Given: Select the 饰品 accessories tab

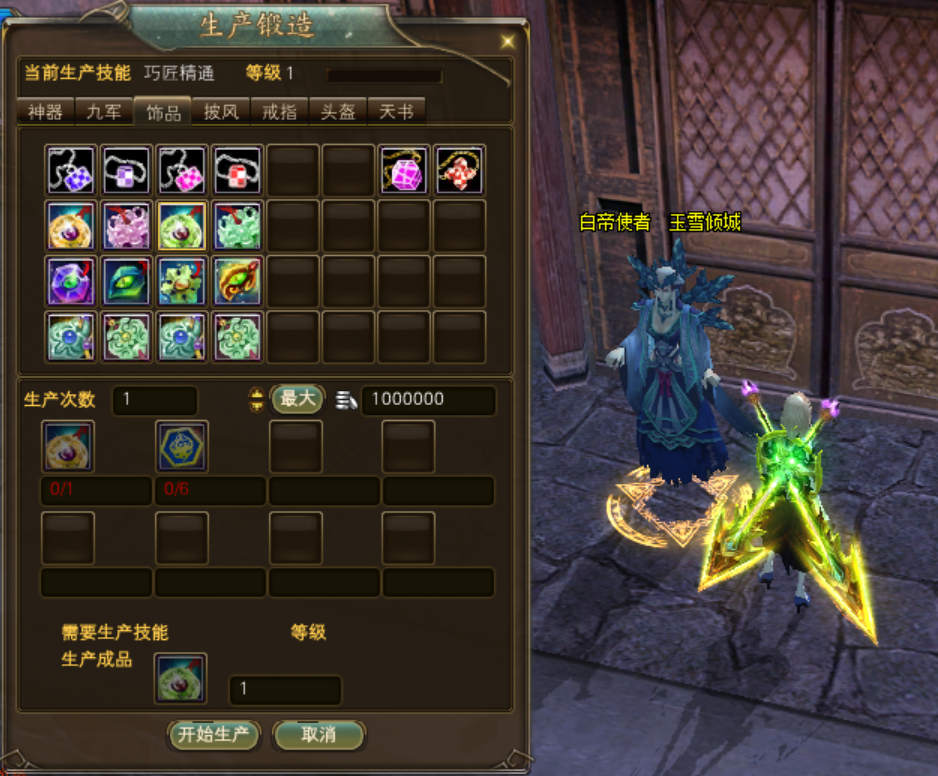Looking at the screenshot, I should pos(163,111).
